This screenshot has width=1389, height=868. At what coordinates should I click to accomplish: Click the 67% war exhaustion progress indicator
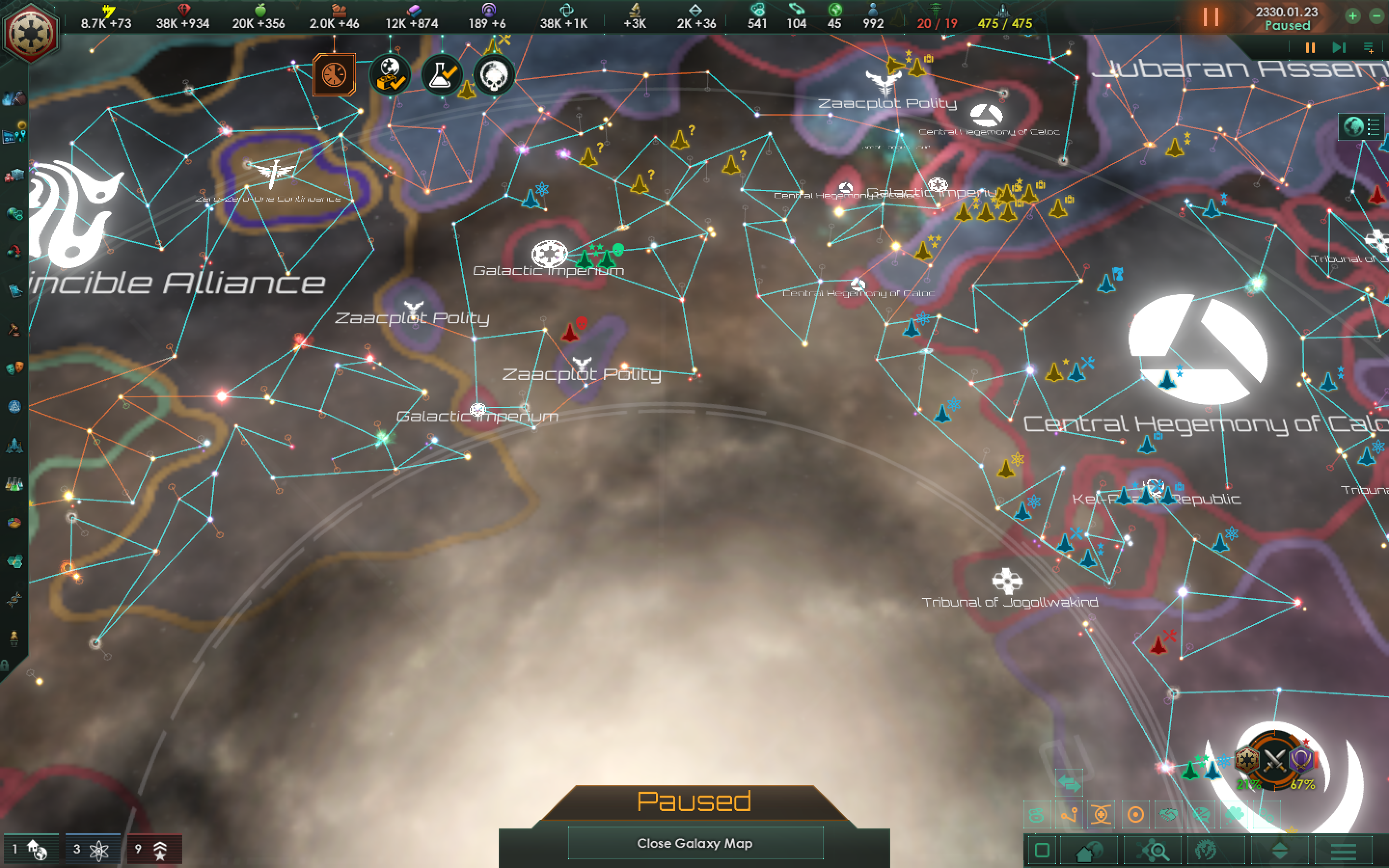point(1302,784)
